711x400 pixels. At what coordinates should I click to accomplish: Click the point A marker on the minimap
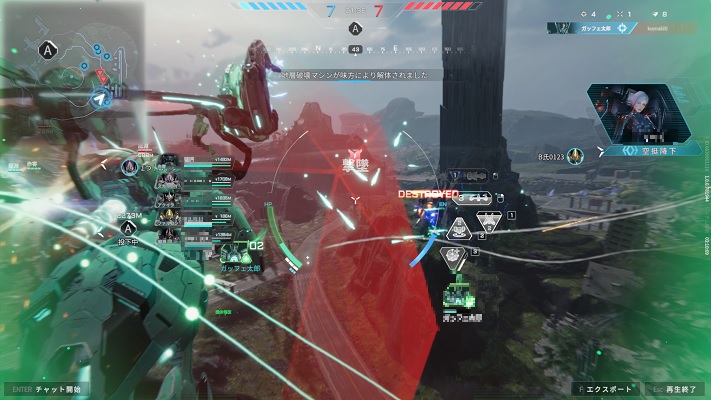46,48
